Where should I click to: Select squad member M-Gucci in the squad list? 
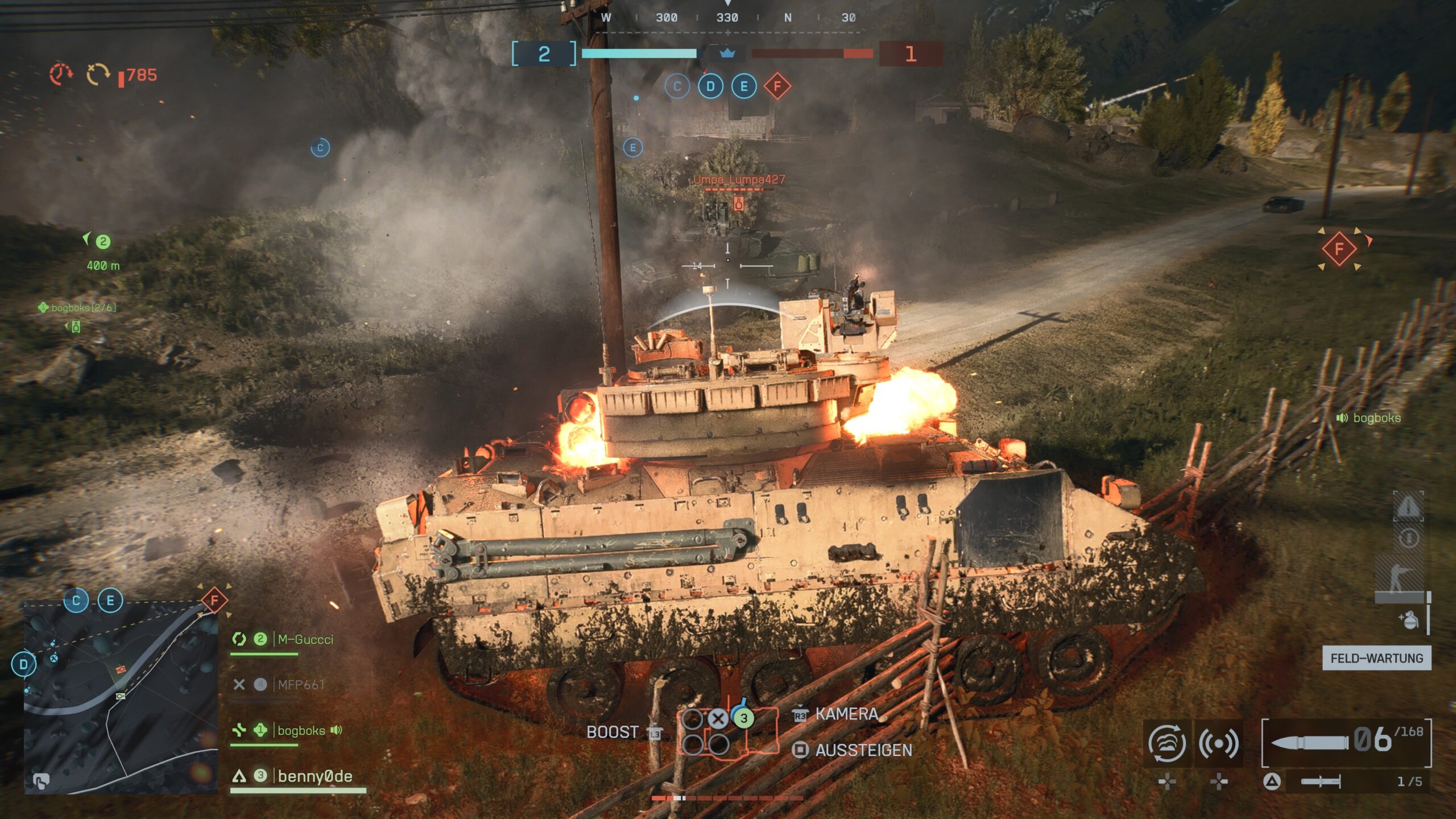(305, 639)
